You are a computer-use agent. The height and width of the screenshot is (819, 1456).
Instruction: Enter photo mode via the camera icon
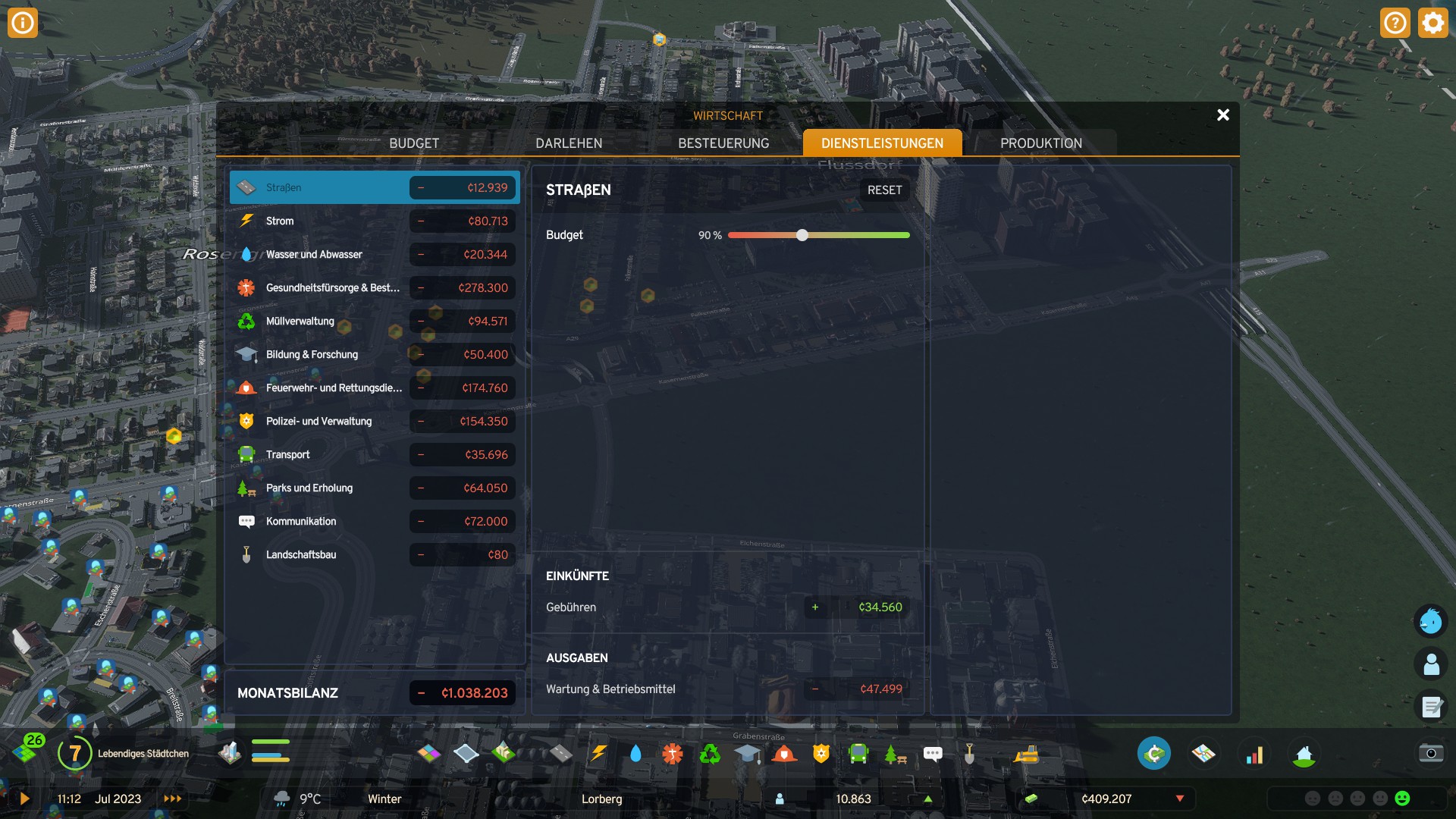1430,753
